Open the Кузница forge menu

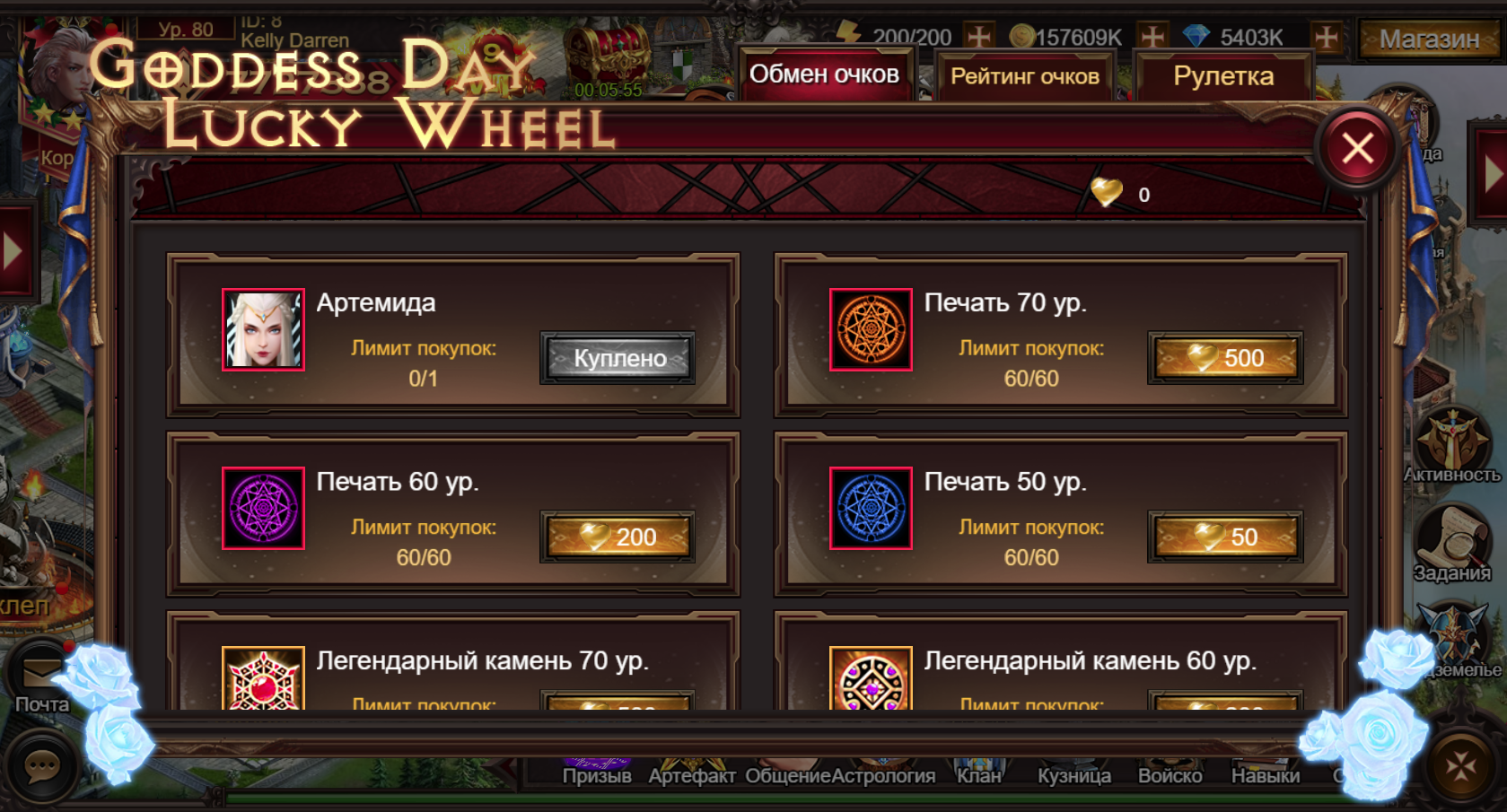coord(1073,774)
